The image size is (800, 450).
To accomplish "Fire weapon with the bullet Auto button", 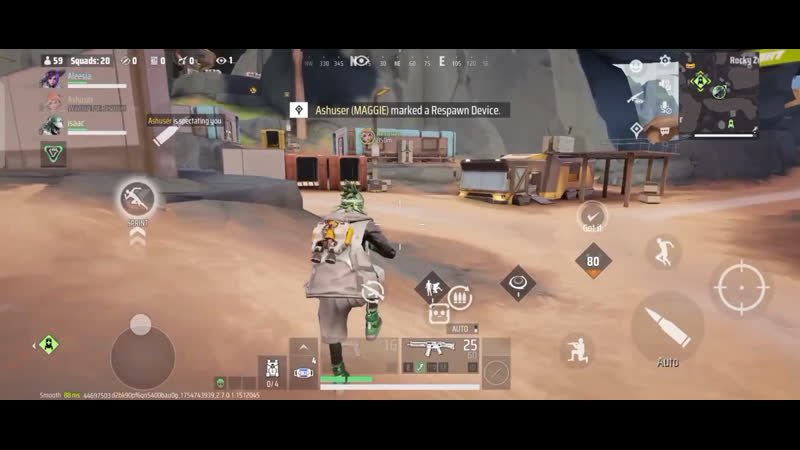I will [x=667, y=327].
